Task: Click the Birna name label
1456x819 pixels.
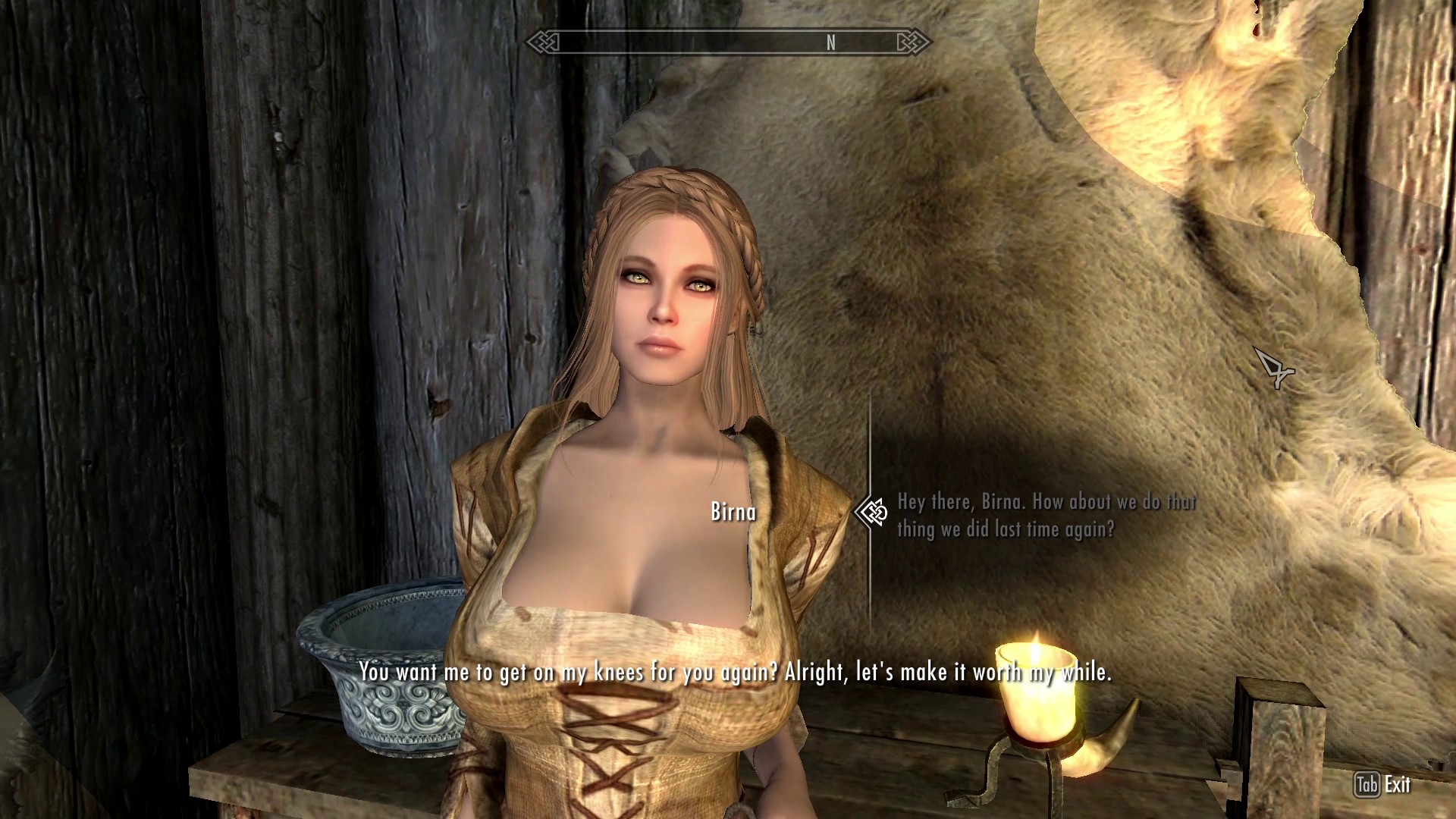Action: (733, 511)
